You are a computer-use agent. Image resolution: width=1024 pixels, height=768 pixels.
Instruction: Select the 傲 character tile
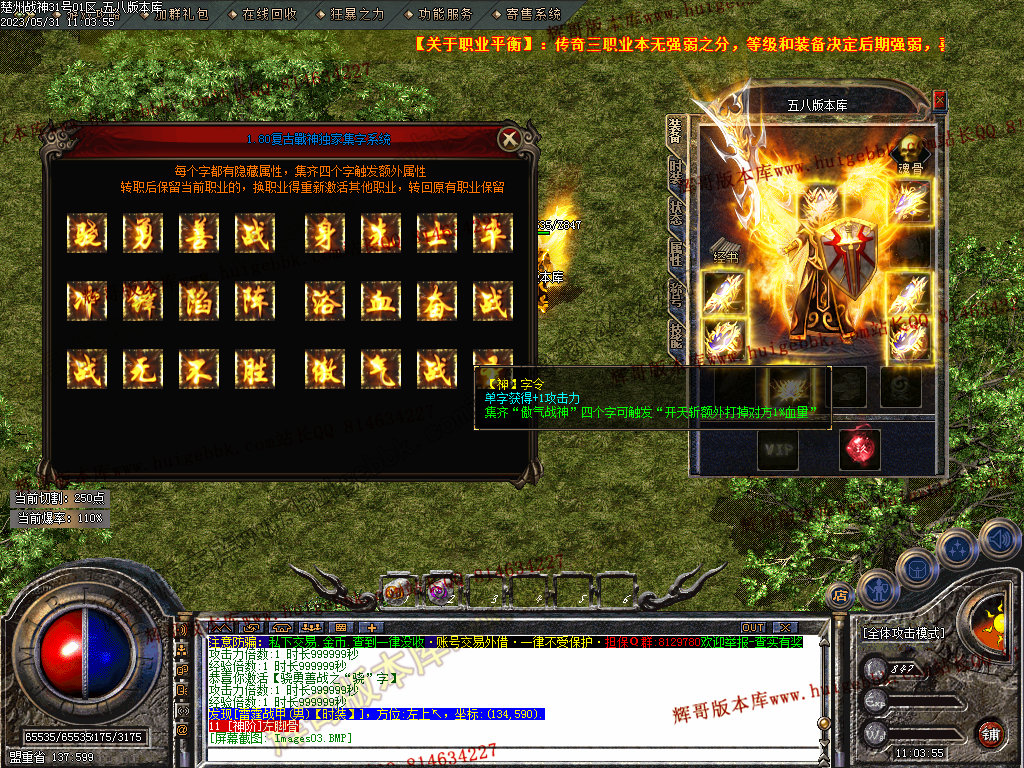325,368
